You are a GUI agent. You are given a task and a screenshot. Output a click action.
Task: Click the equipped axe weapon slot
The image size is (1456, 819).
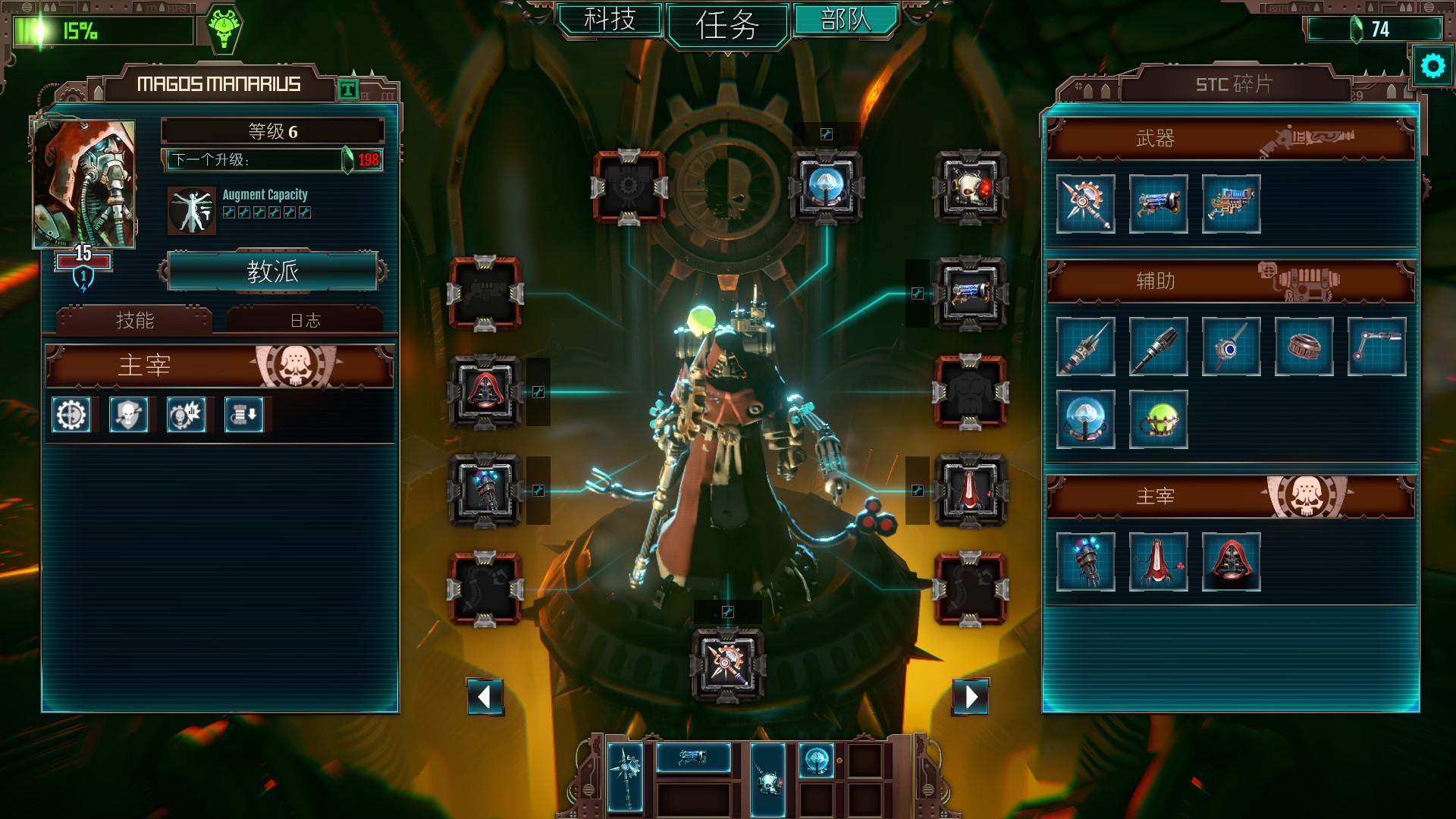pyautogui.click(x=727, y=664)
